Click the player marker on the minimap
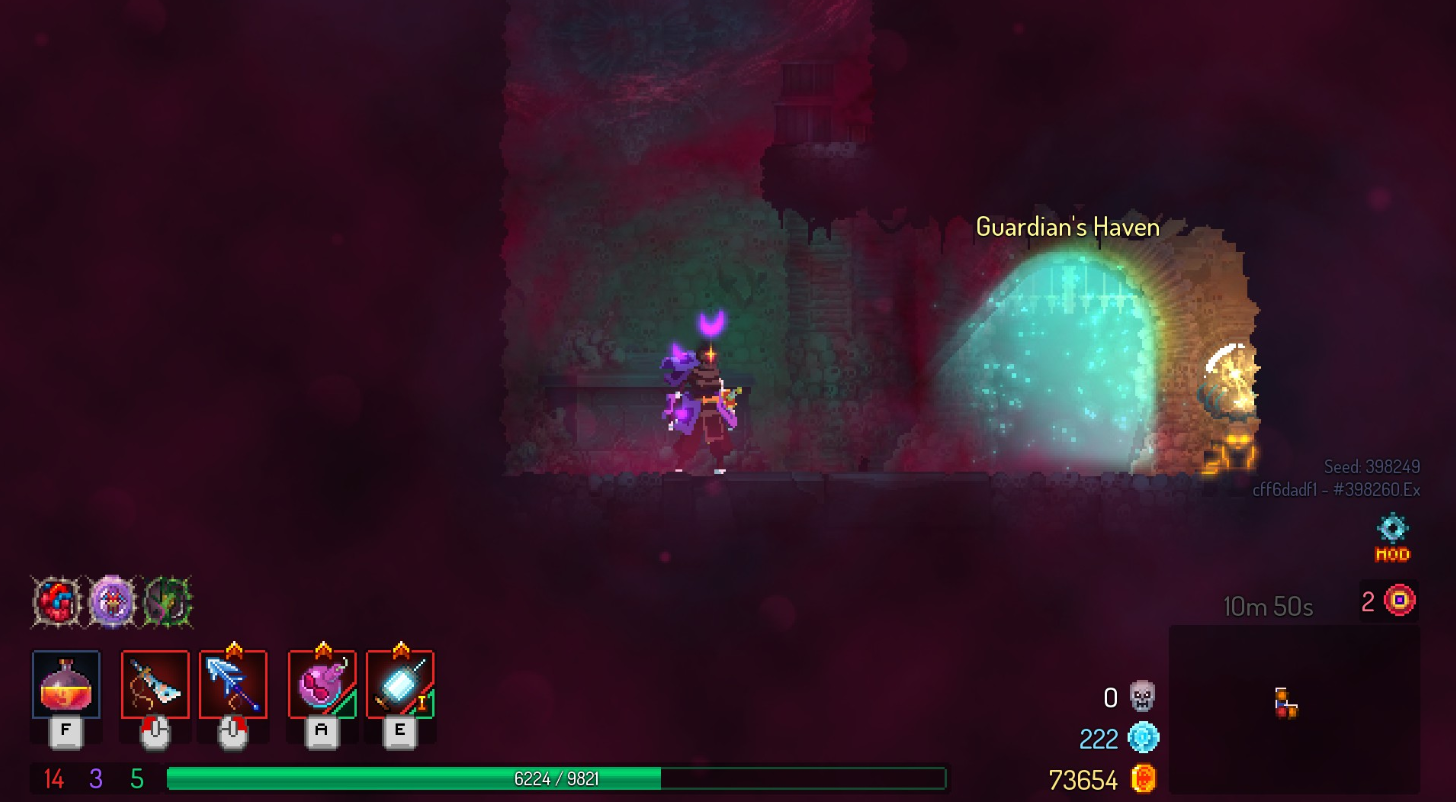Screen dimensions: 1456x802 [1283, 706]
